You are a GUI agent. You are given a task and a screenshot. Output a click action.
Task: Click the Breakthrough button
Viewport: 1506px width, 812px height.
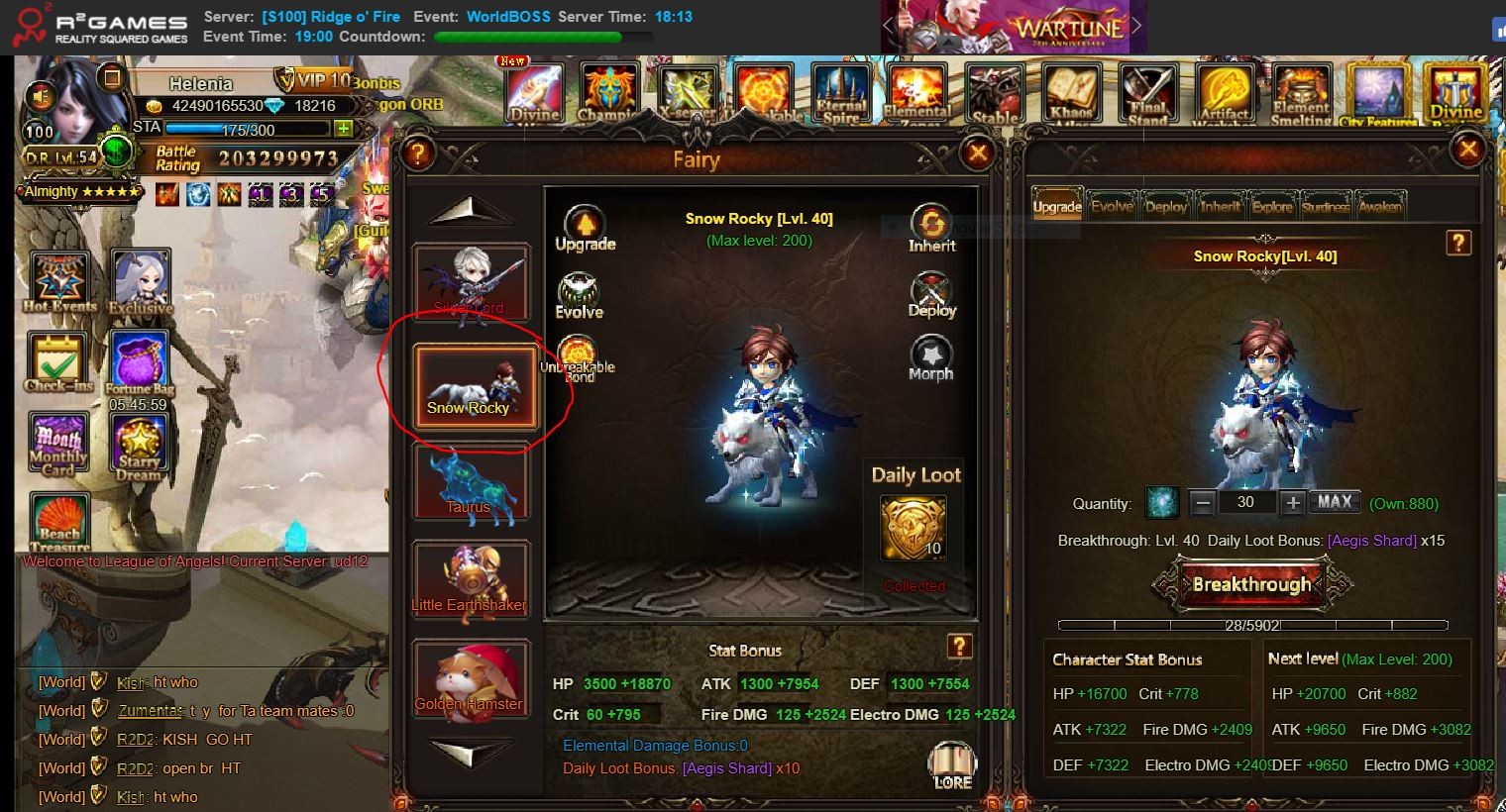(1251, 584)
